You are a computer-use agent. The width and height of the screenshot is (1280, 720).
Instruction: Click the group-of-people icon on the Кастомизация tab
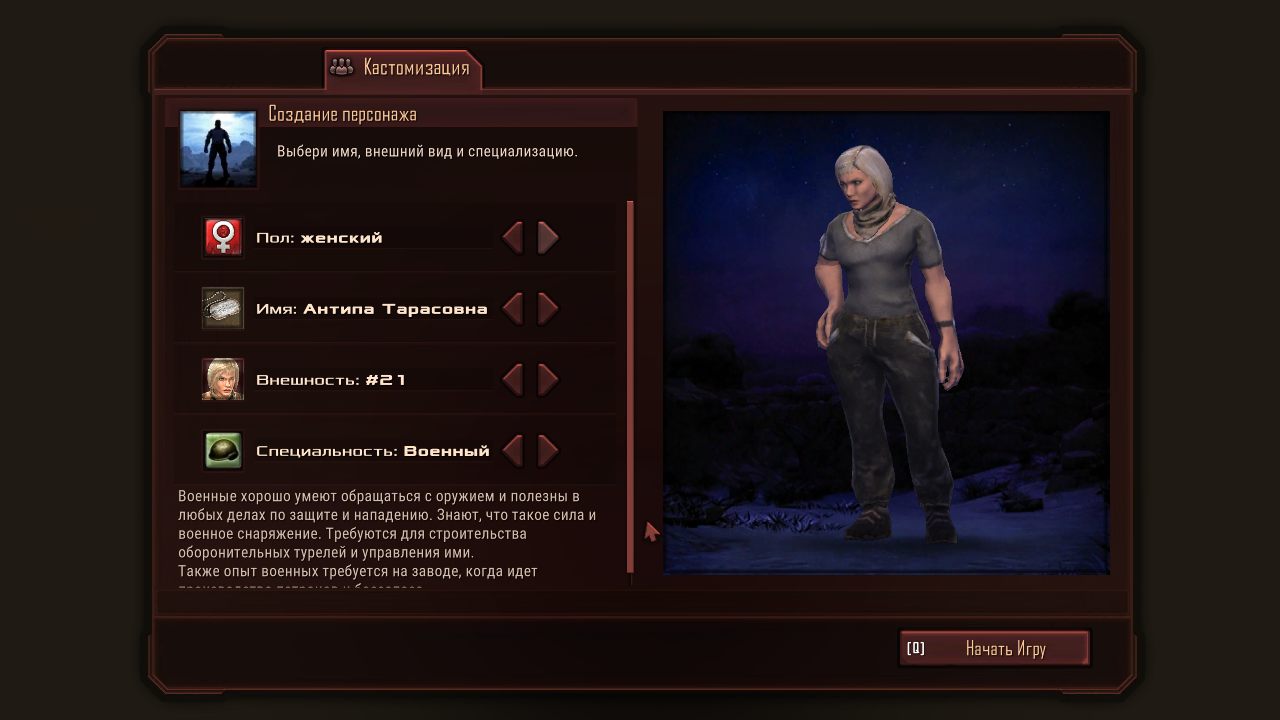coord(343,68)
